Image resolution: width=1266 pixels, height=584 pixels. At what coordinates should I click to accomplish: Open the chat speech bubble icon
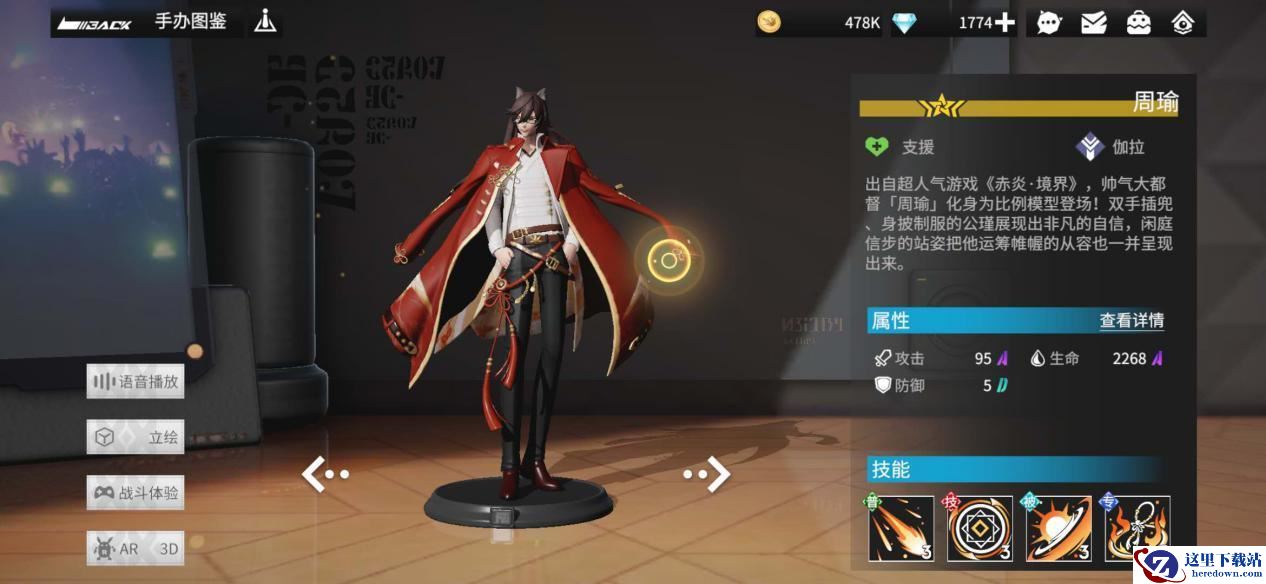[x=1049, y=23]
